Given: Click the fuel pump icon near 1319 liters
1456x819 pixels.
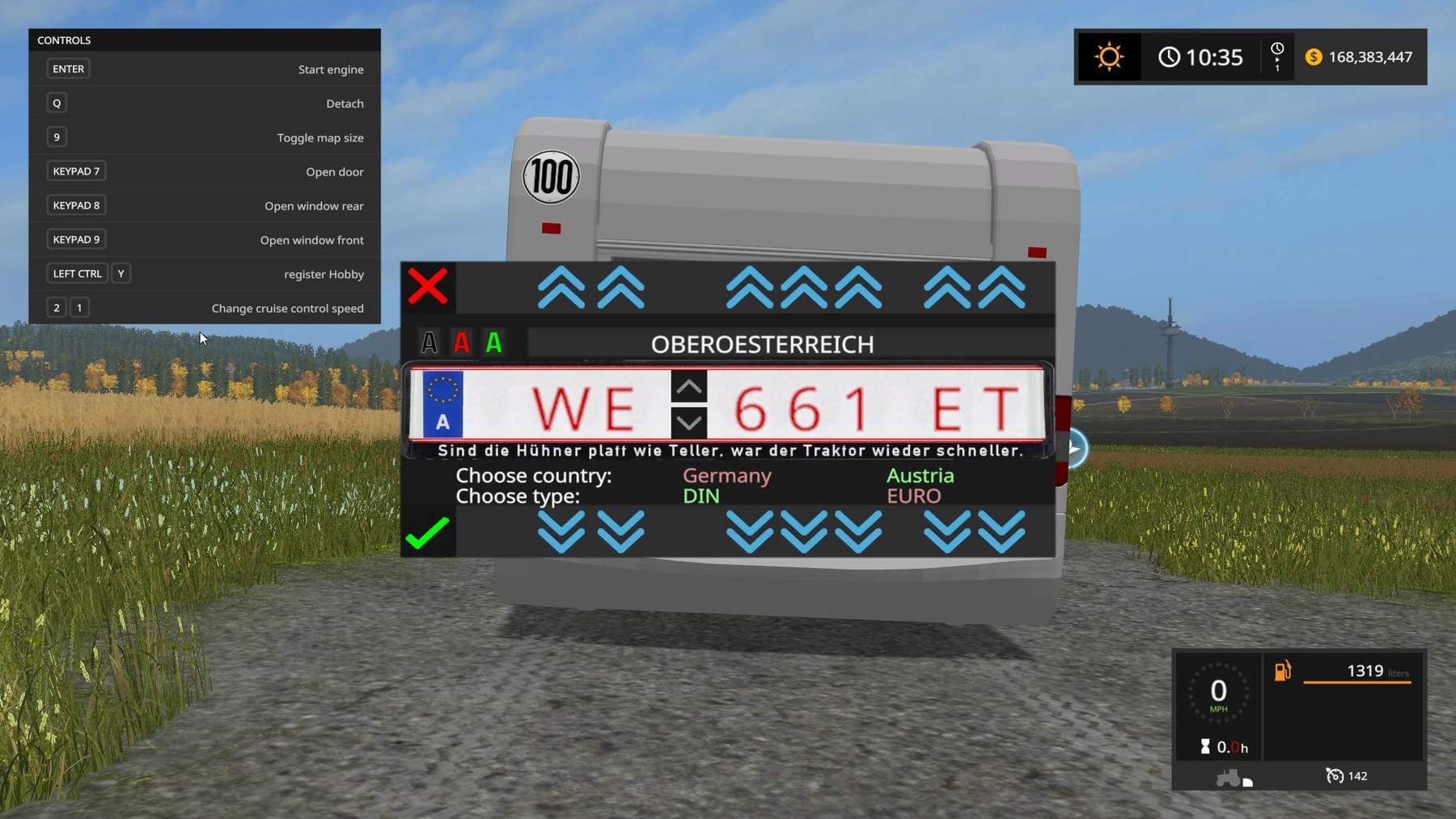Looking at the screenshot, I should 1283,671.
